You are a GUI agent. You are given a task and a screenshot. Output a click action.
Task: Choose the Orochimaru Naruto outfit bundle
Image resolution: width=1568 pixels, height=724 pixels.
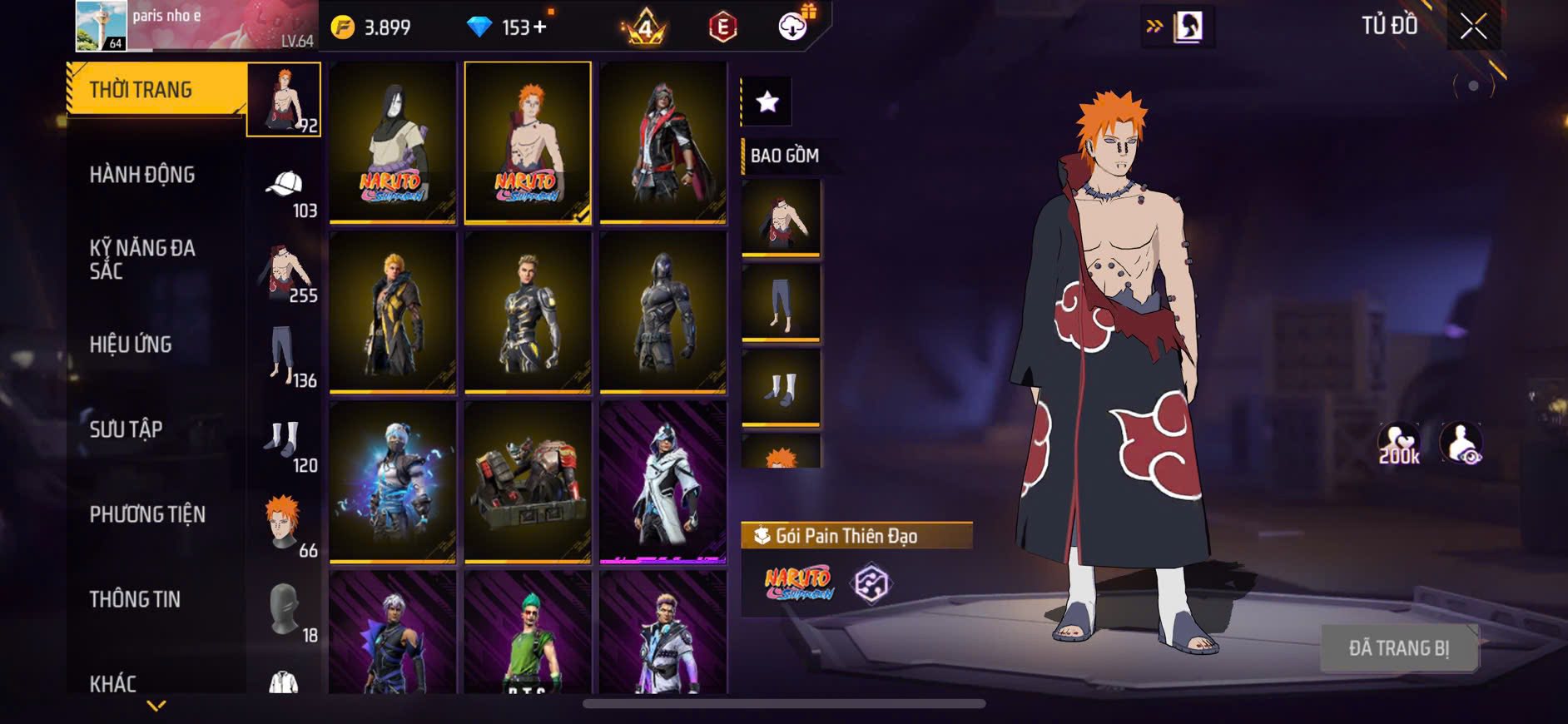click(x=393, y=142)
